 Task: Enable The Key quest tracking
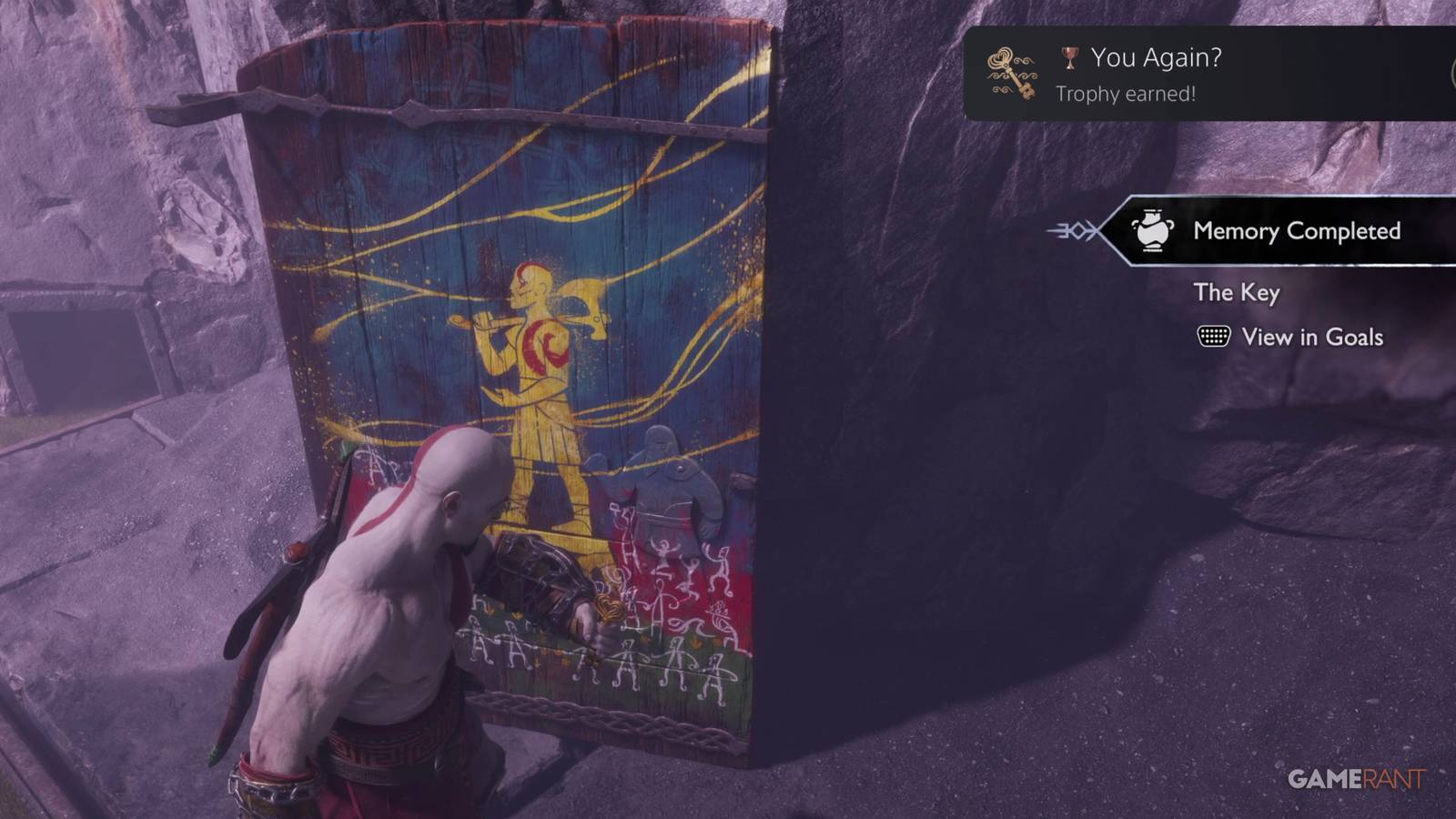1237,293
